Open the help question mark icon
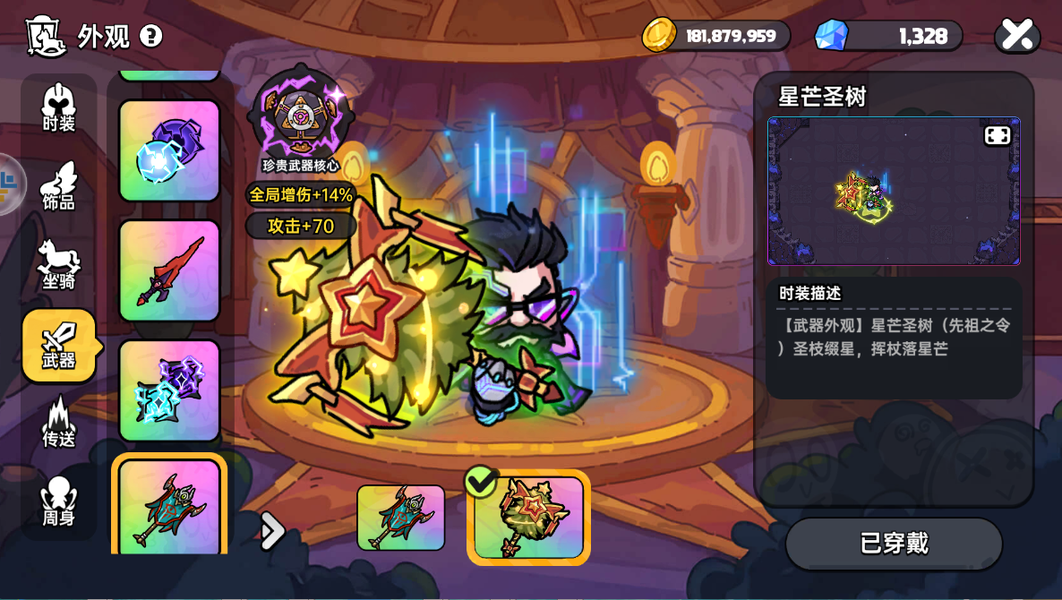1062x600 pixels. click(151, 36)
